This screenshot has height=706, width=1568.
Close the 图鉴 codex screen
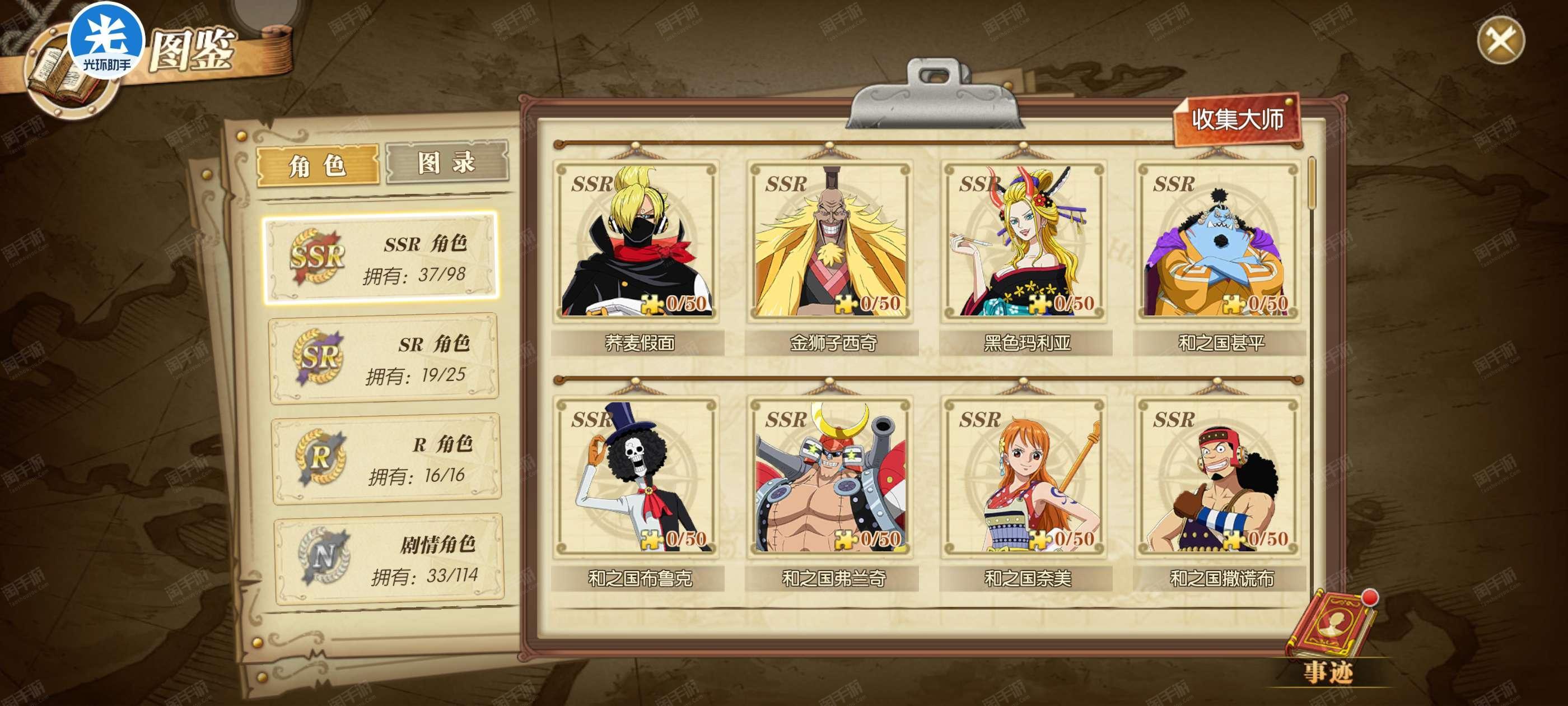tap(1500, 41)
